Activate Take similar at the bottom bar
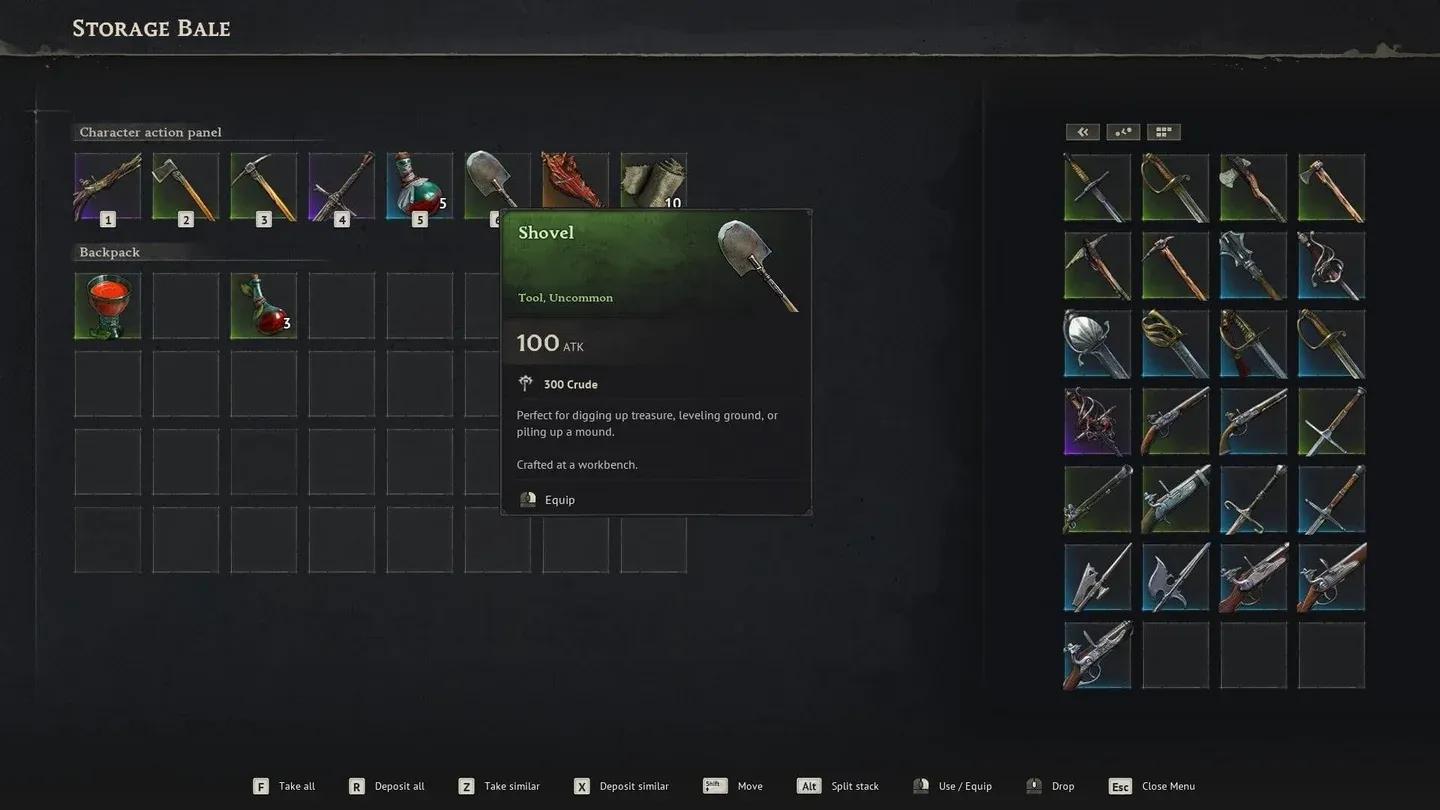Image resolution: width=1440 pixels, height=810 pixels. pos(499,786)
